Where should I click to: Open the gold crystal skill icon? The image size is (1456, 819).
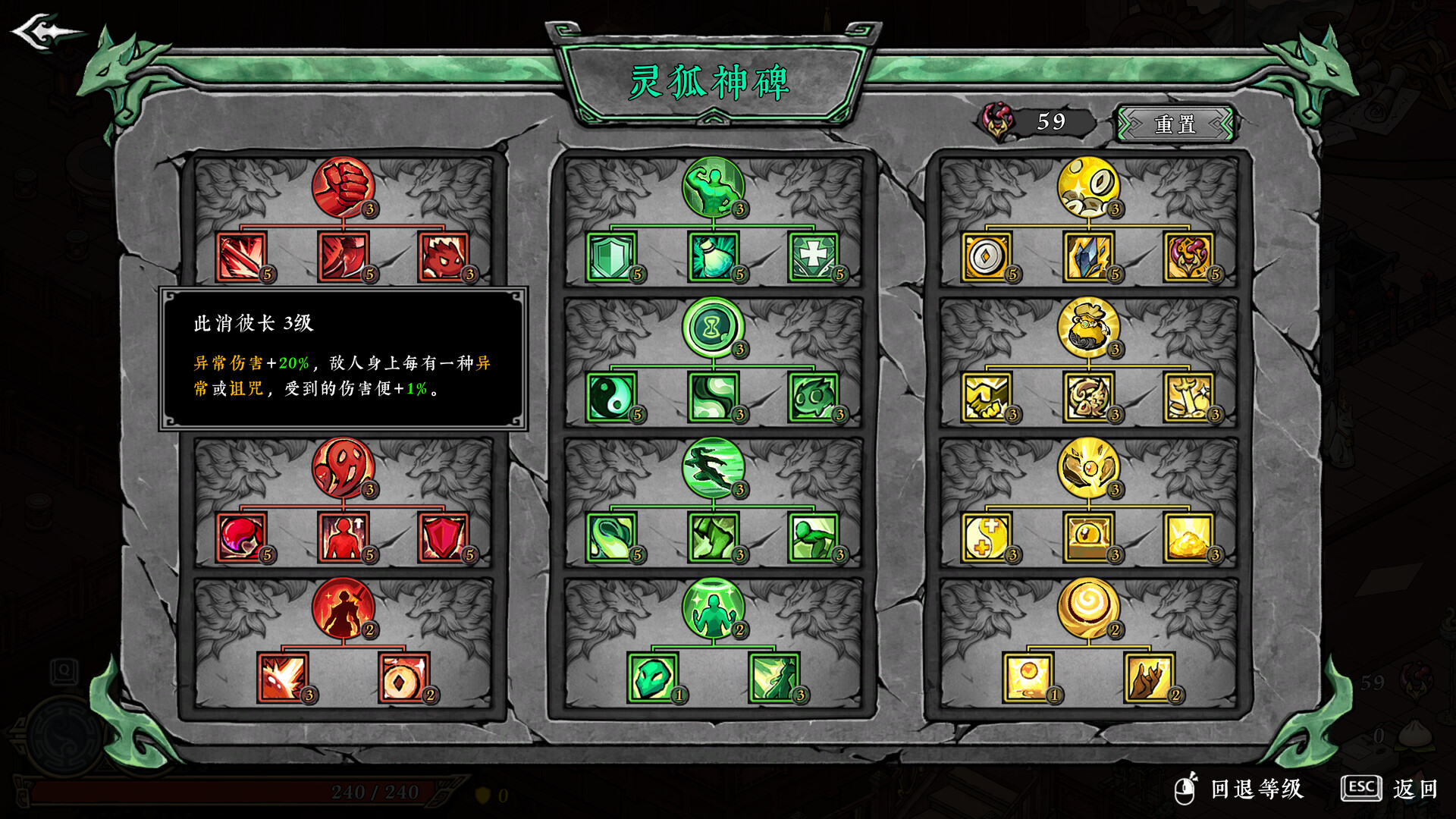pos(1088,256)
